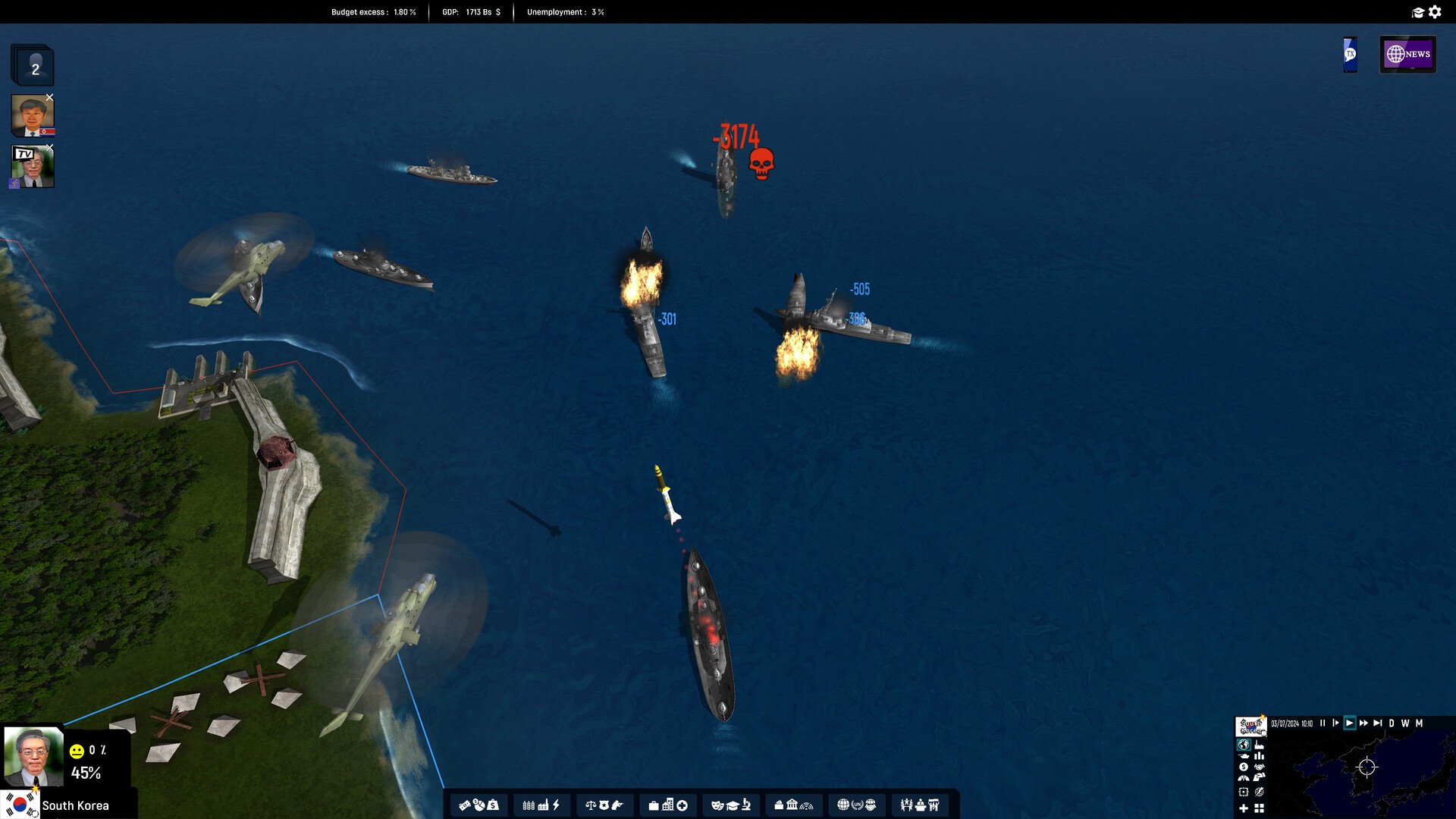
Task: Open the justice, police and defense menu
Action: pyautogui.click(x=604, y=805)
